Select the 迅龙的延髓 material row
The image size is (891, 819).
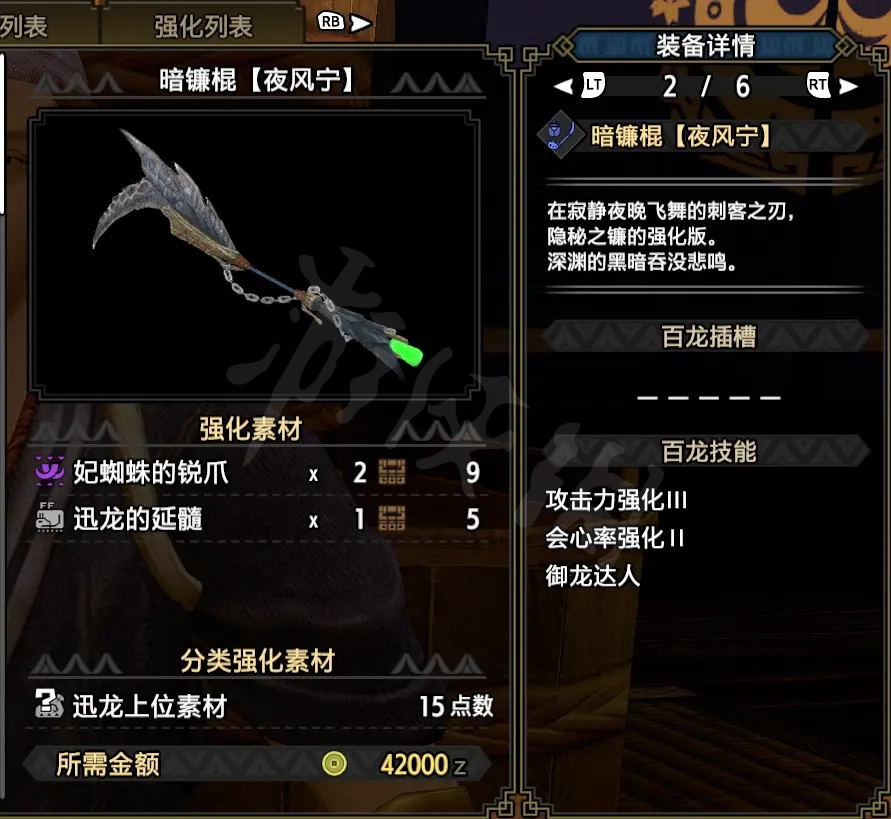[257, 519]
